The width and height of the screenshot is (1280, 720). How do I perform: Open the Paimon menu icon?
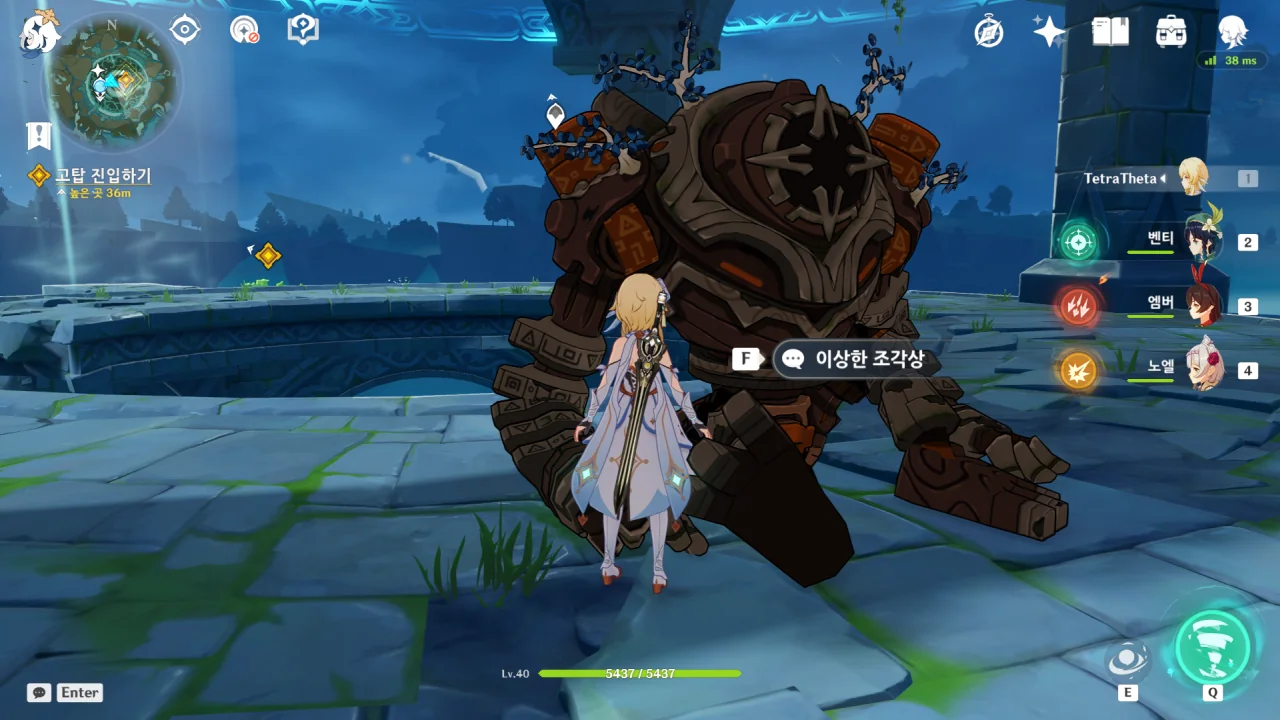40,32
